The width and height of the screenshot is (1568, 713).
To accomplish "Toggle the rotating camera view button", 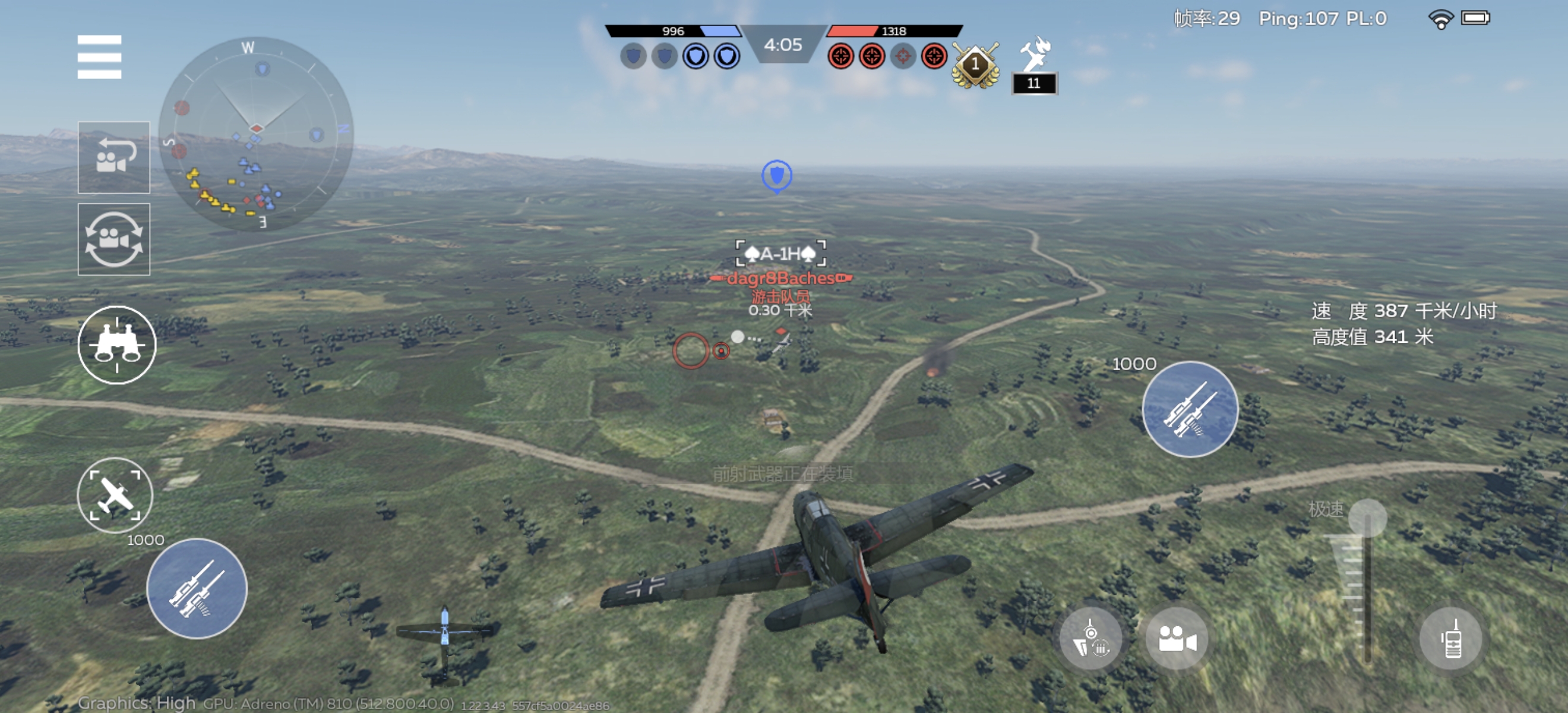I will 114,239.
